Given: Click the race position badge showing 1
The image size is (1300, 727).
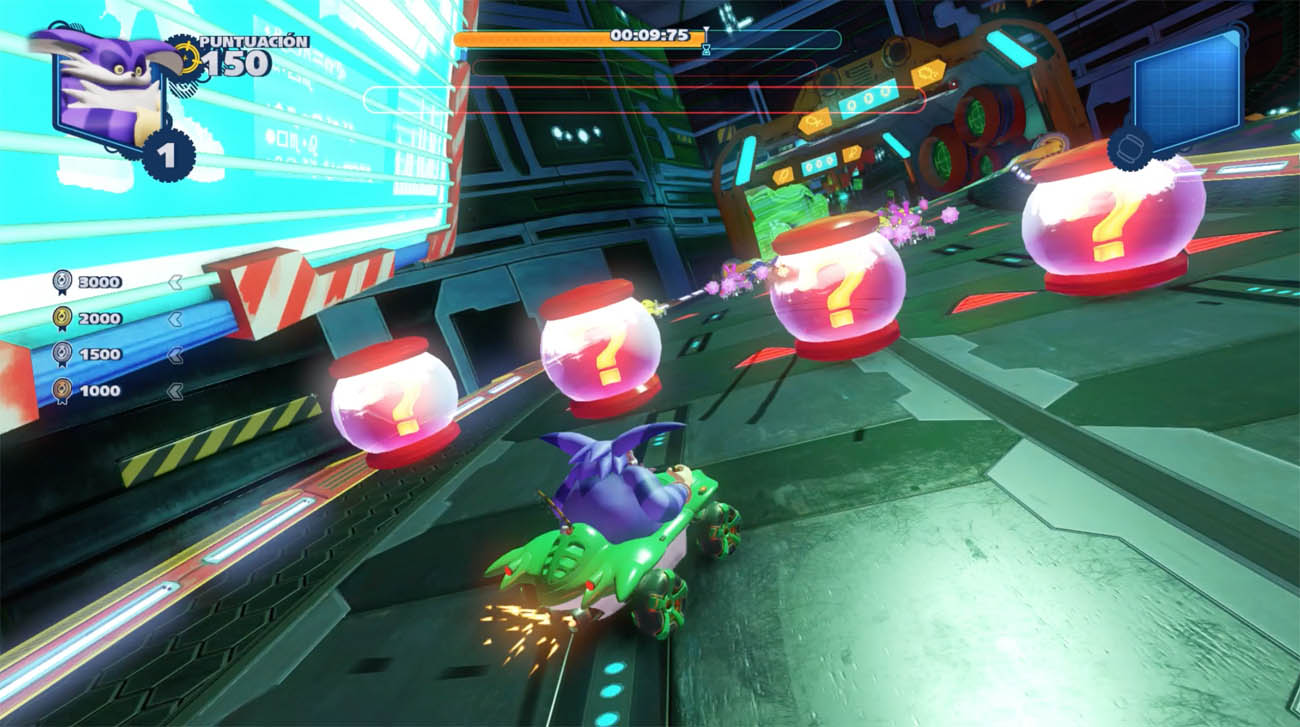Looking at the screenshot, I should point(167,155).
